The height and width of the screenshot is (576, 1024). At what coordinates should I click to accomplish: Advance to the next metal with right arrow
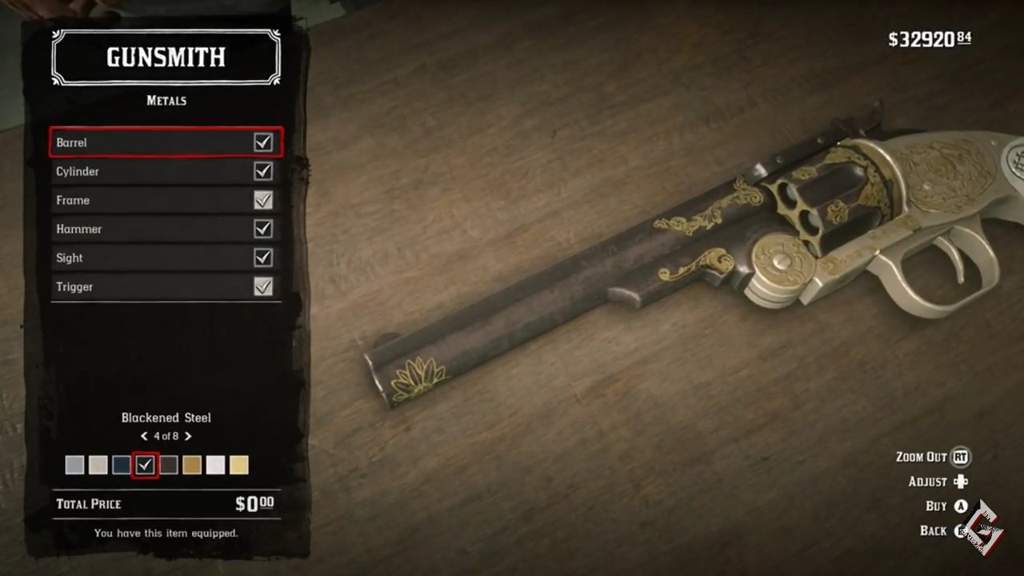(x=188, y=436)
